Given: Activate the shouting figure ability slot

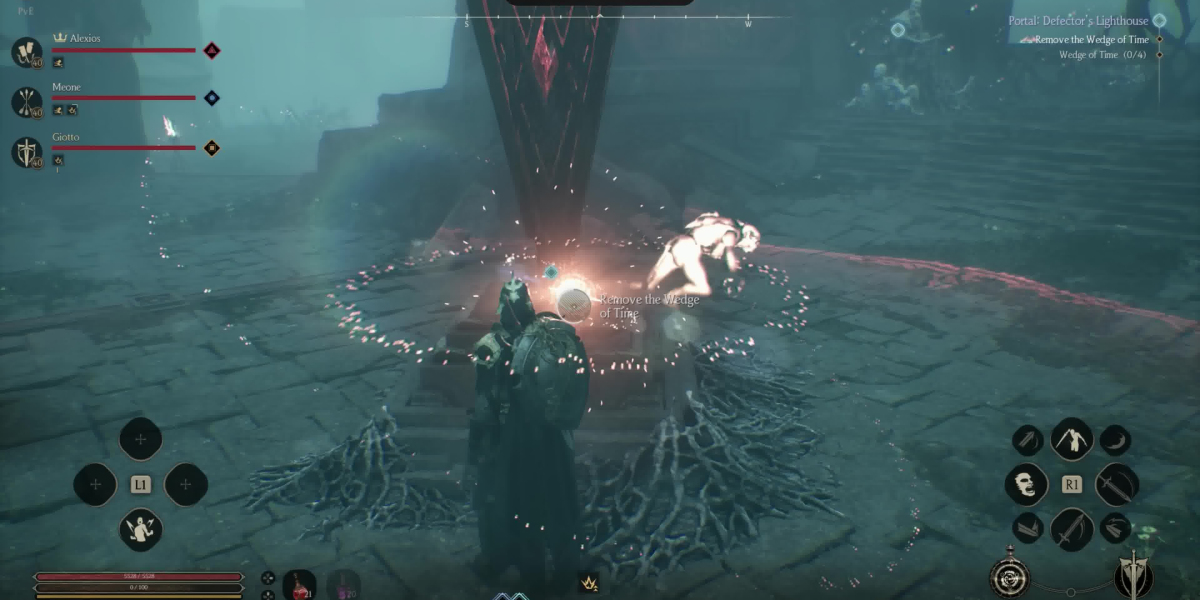Looking at the screenshot, I should tap(141, 529).
